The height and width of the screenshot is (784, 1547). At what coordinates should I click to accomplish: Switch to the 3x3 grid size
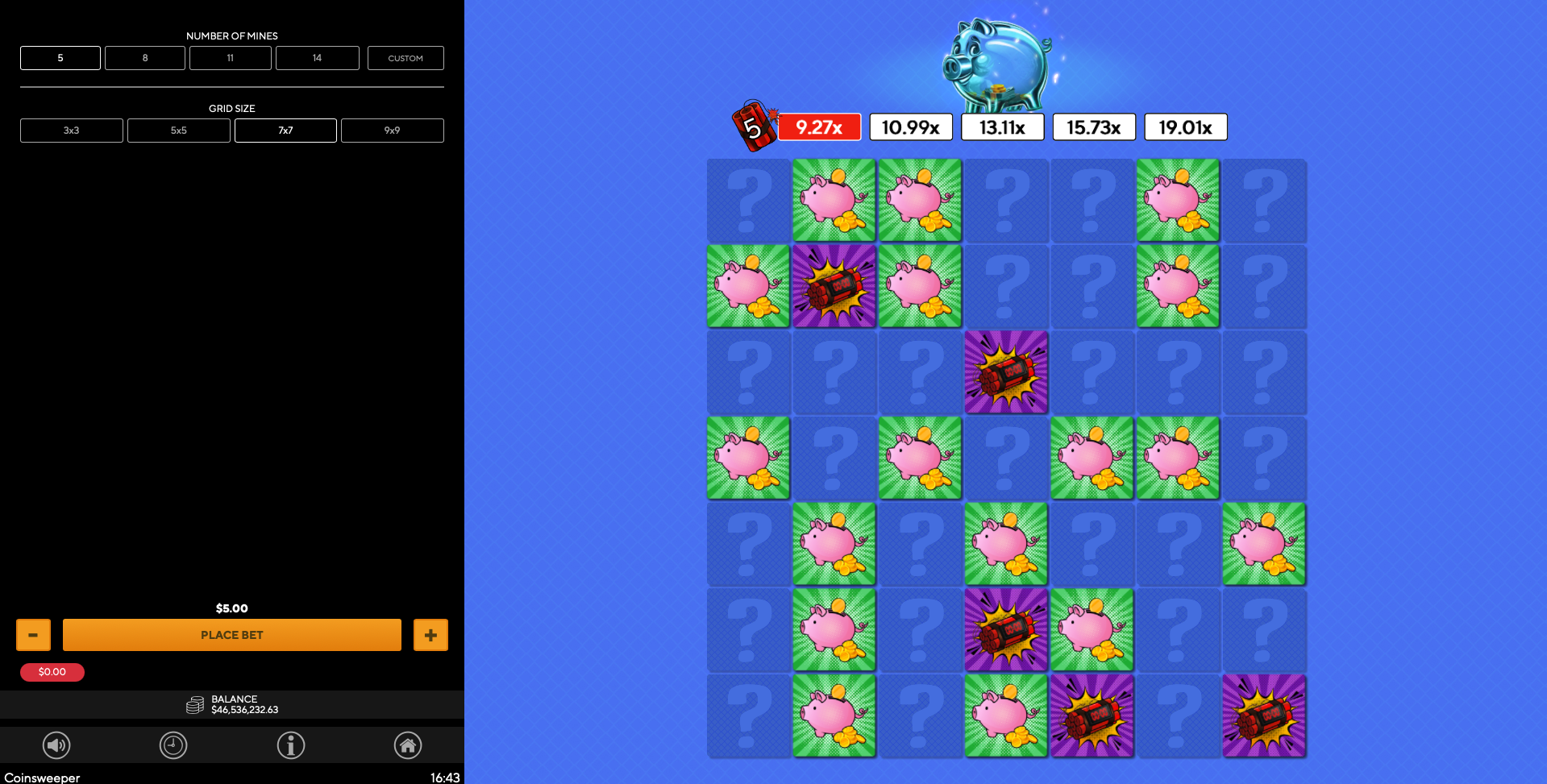[71, 130]
